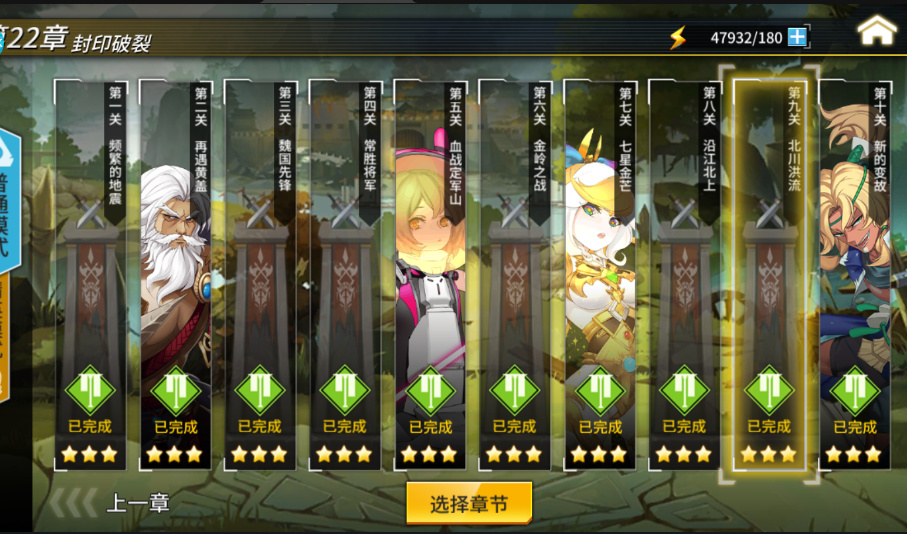Open the 选择章节 chapter selector
This screenshot has width=907, height=534.
tap(469, 503)
